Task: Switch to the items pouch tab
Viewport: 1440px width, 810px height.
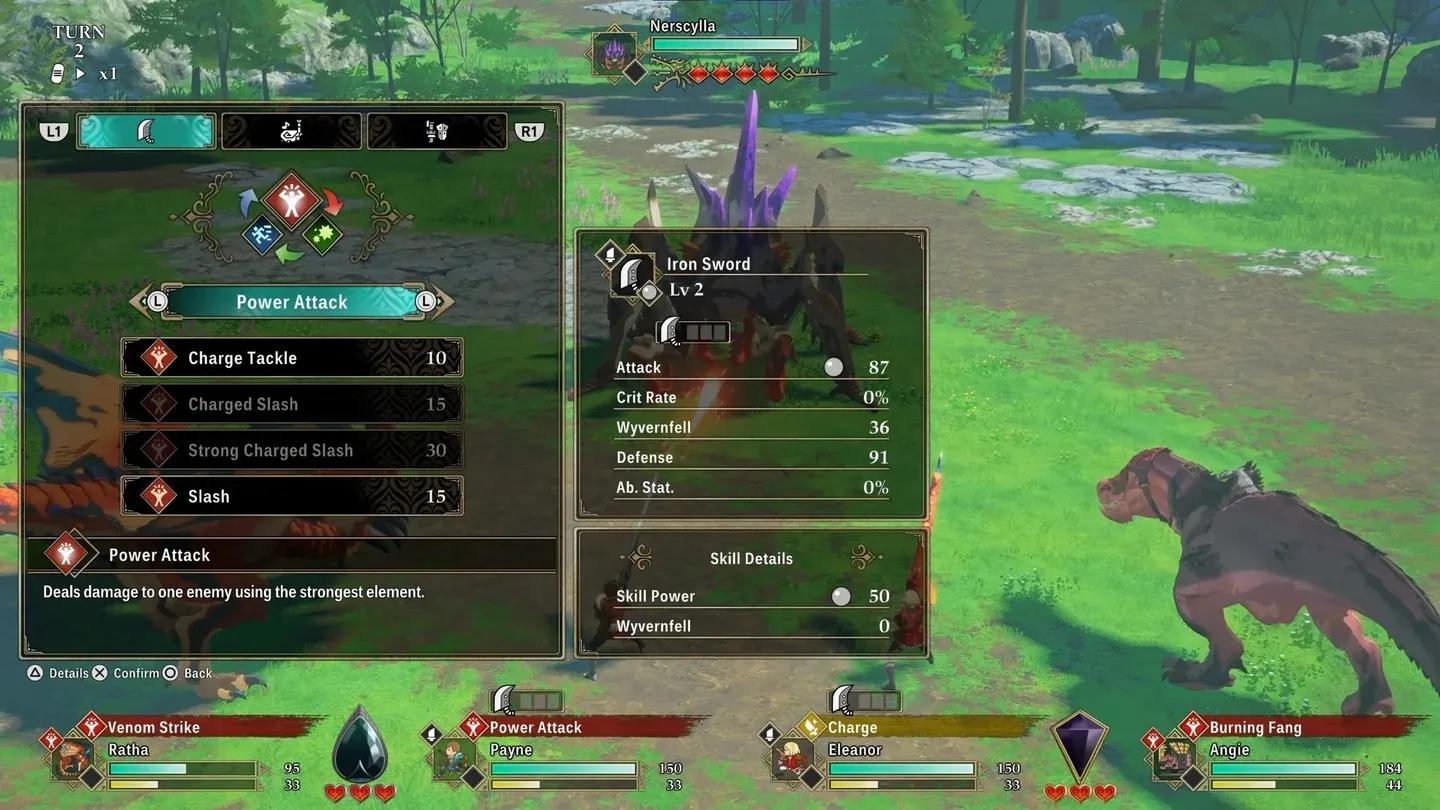Action: pos(291,131)
